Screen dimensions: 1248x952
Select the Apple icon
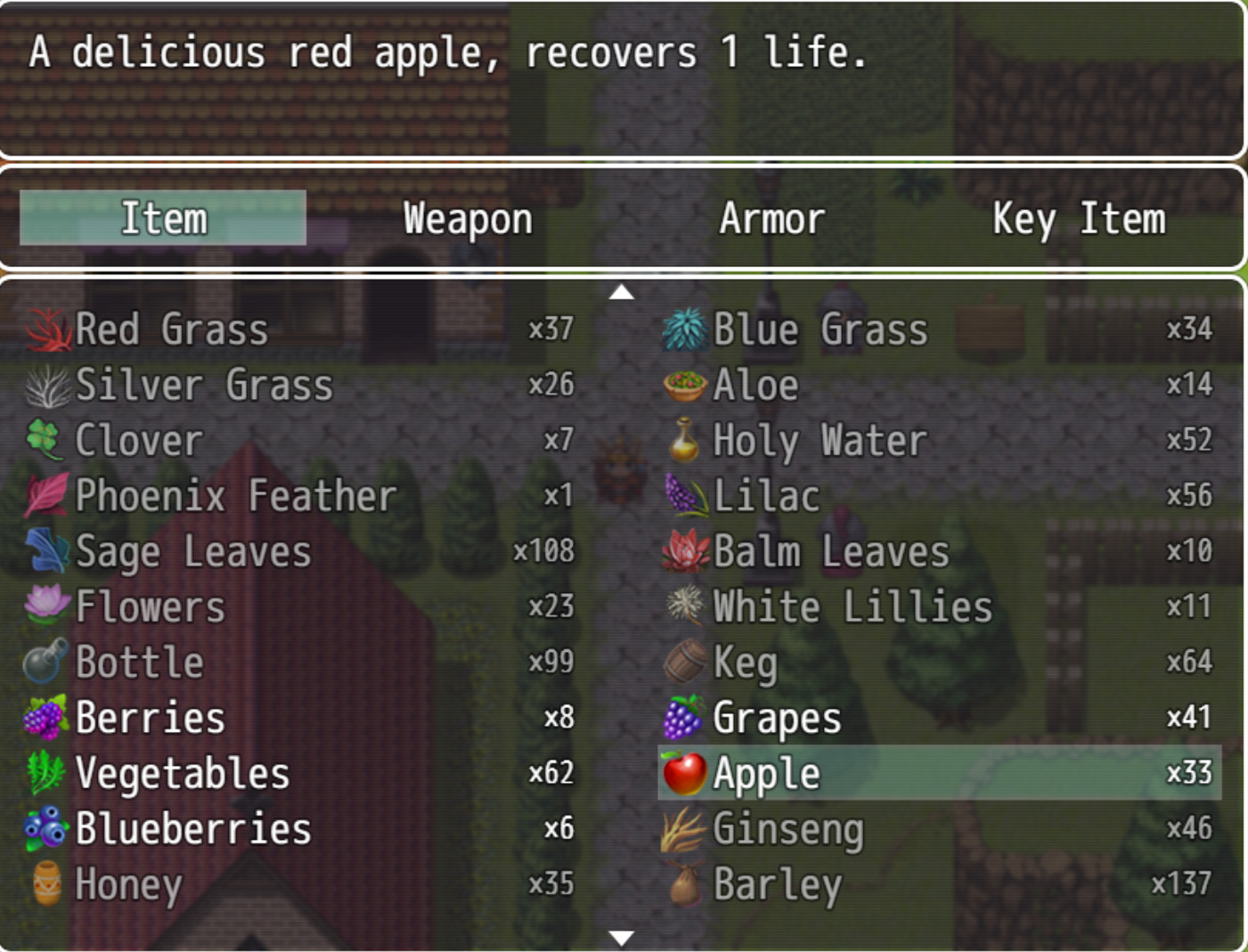682,773
